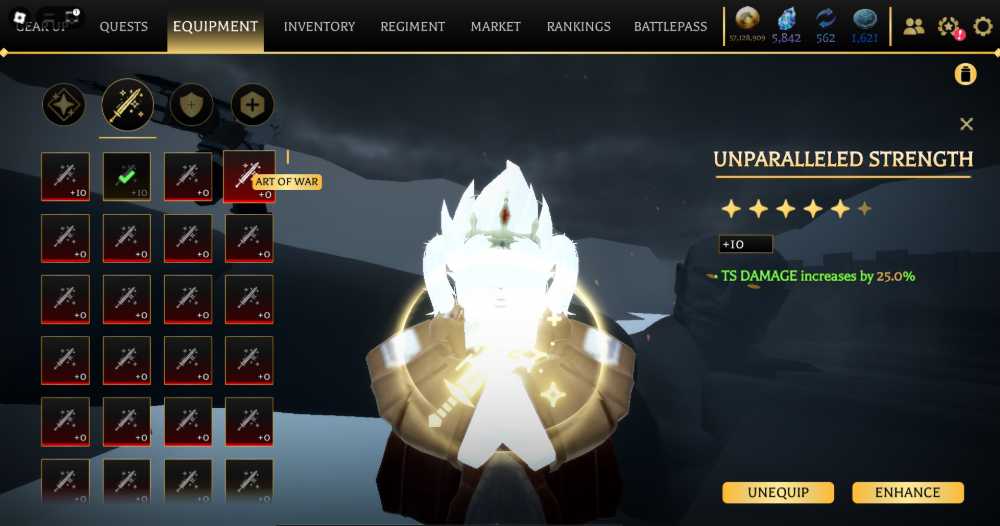Switch to the Inventory tab
This screenshot has height=526, width=1000.
(319, 27)
